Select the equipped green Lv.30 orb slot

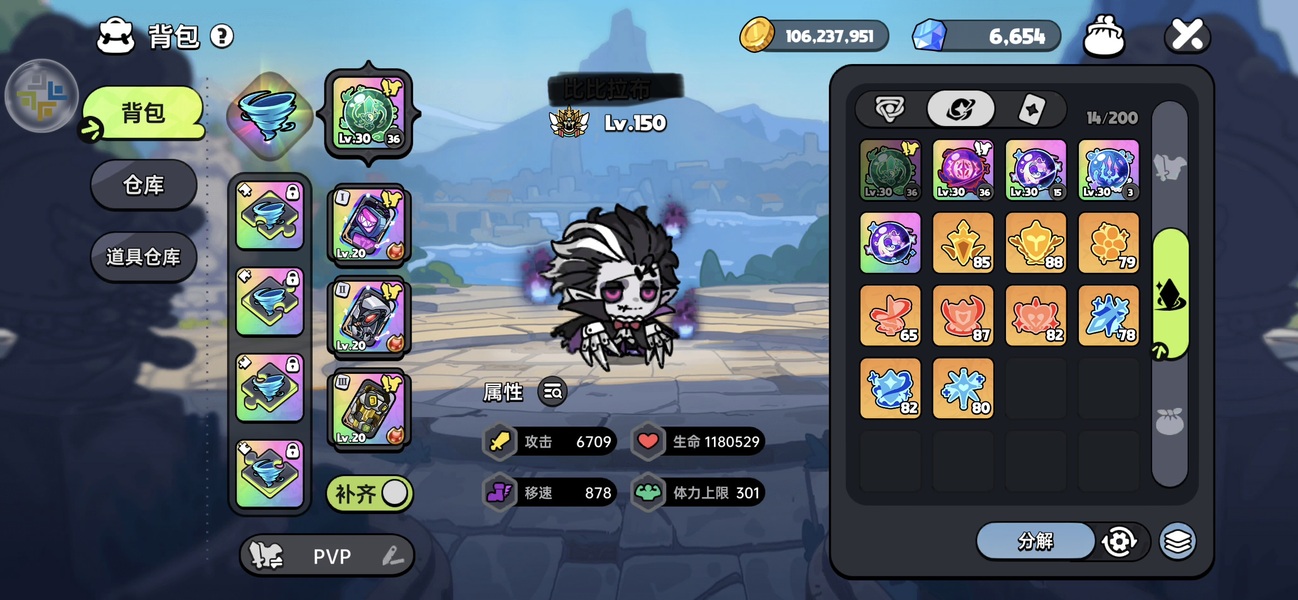tap(368, 113)
